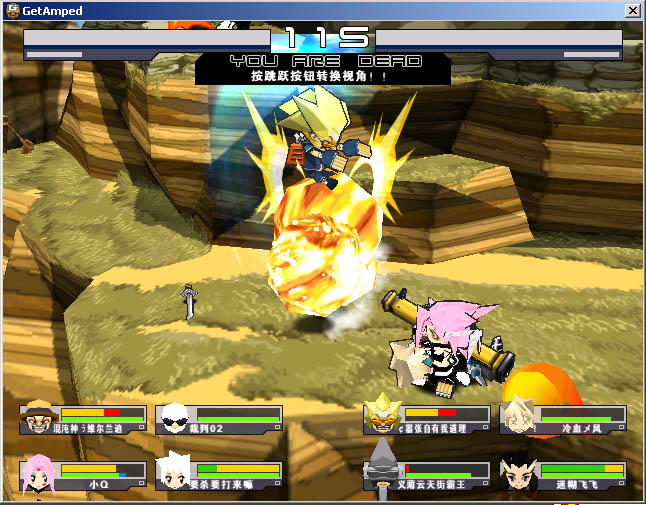Select the yellow spiky-haired player's panel
The width and height of the screenshot is (646, 505).
[x=427, y=419]
